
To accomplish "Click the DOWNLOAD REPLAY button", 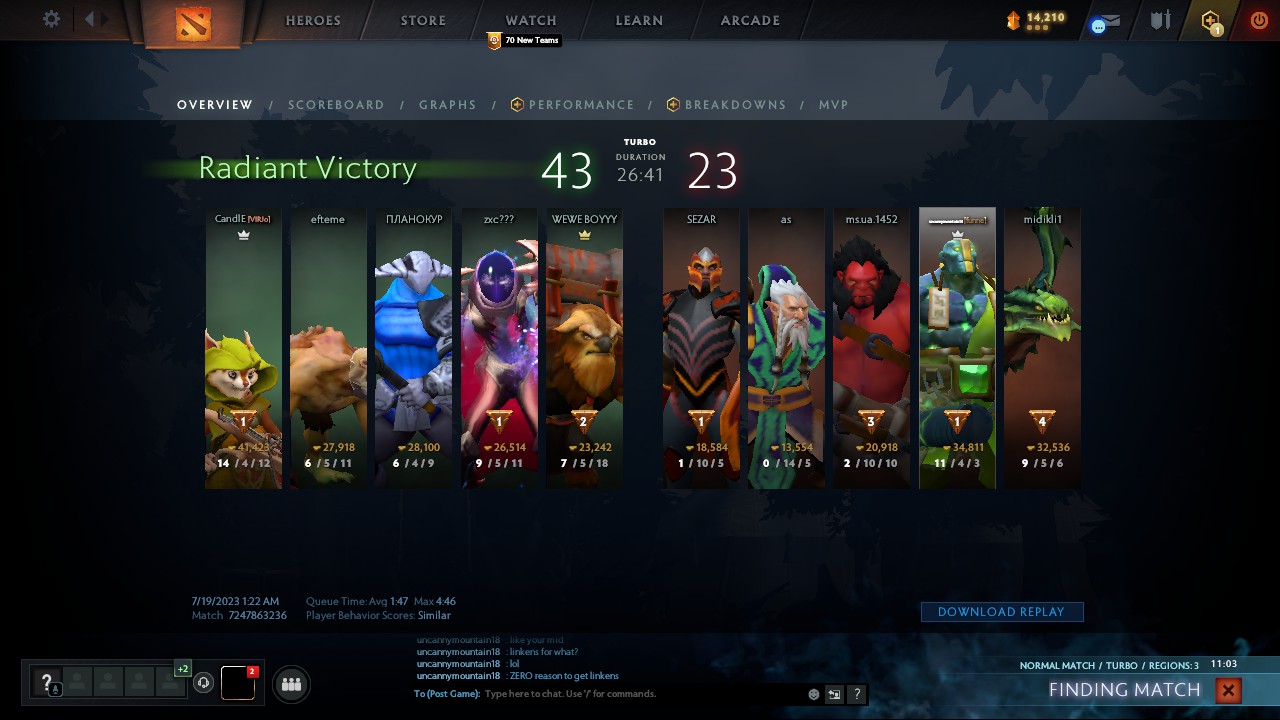I will click(1002, 611).
